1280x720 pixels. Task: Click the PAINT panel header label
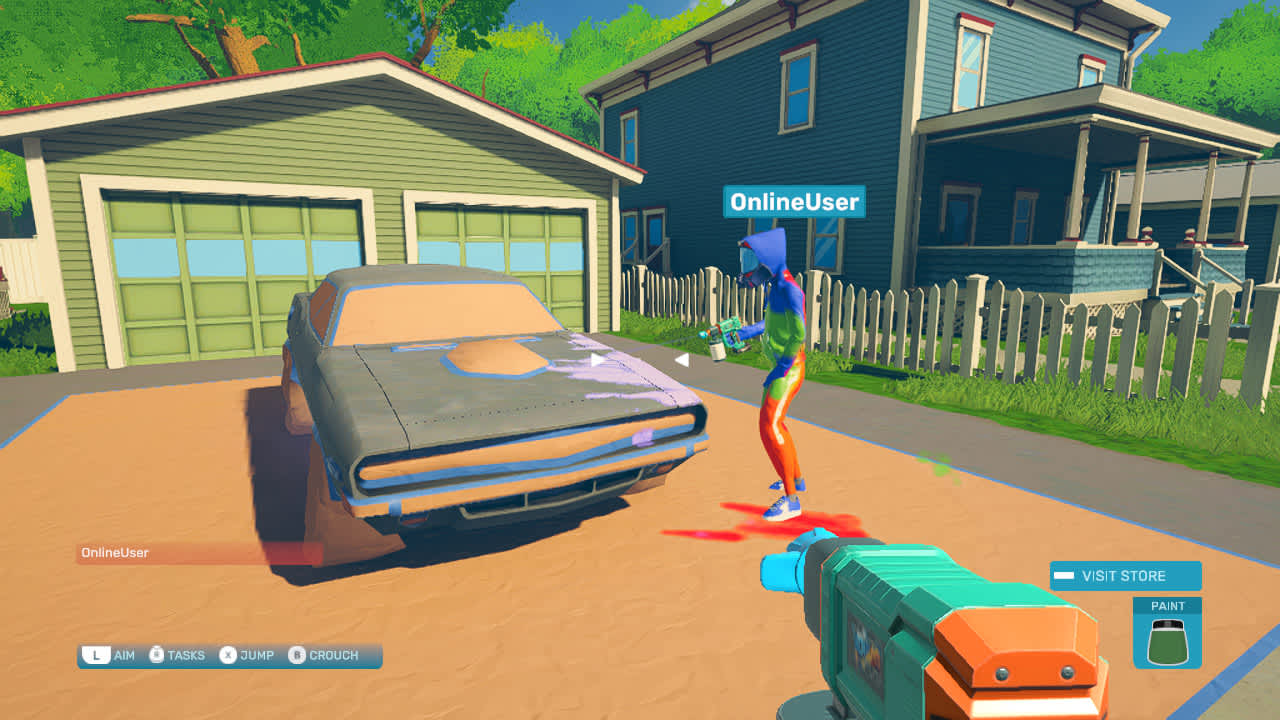point(1169,606)
